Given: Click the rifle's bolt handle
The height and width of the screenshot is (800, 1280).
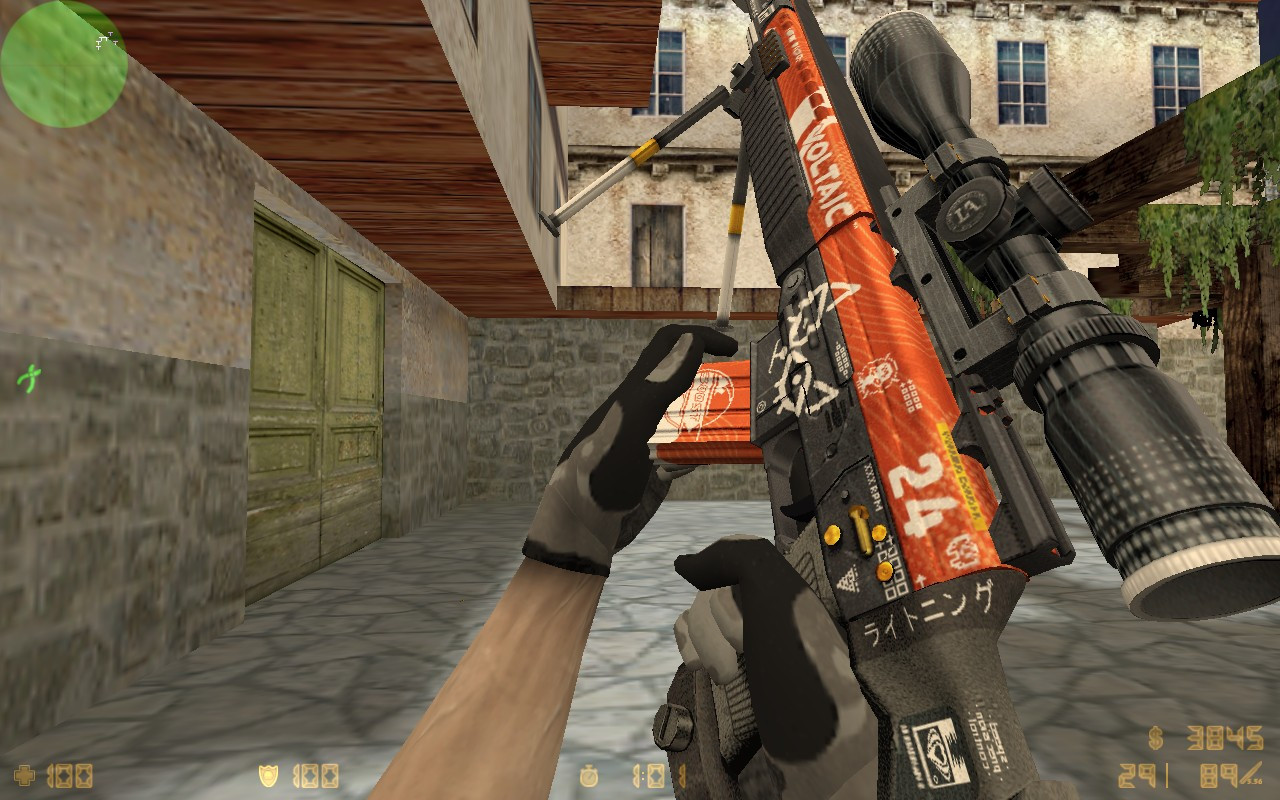Looking at the screenshot, I should 858,525.
